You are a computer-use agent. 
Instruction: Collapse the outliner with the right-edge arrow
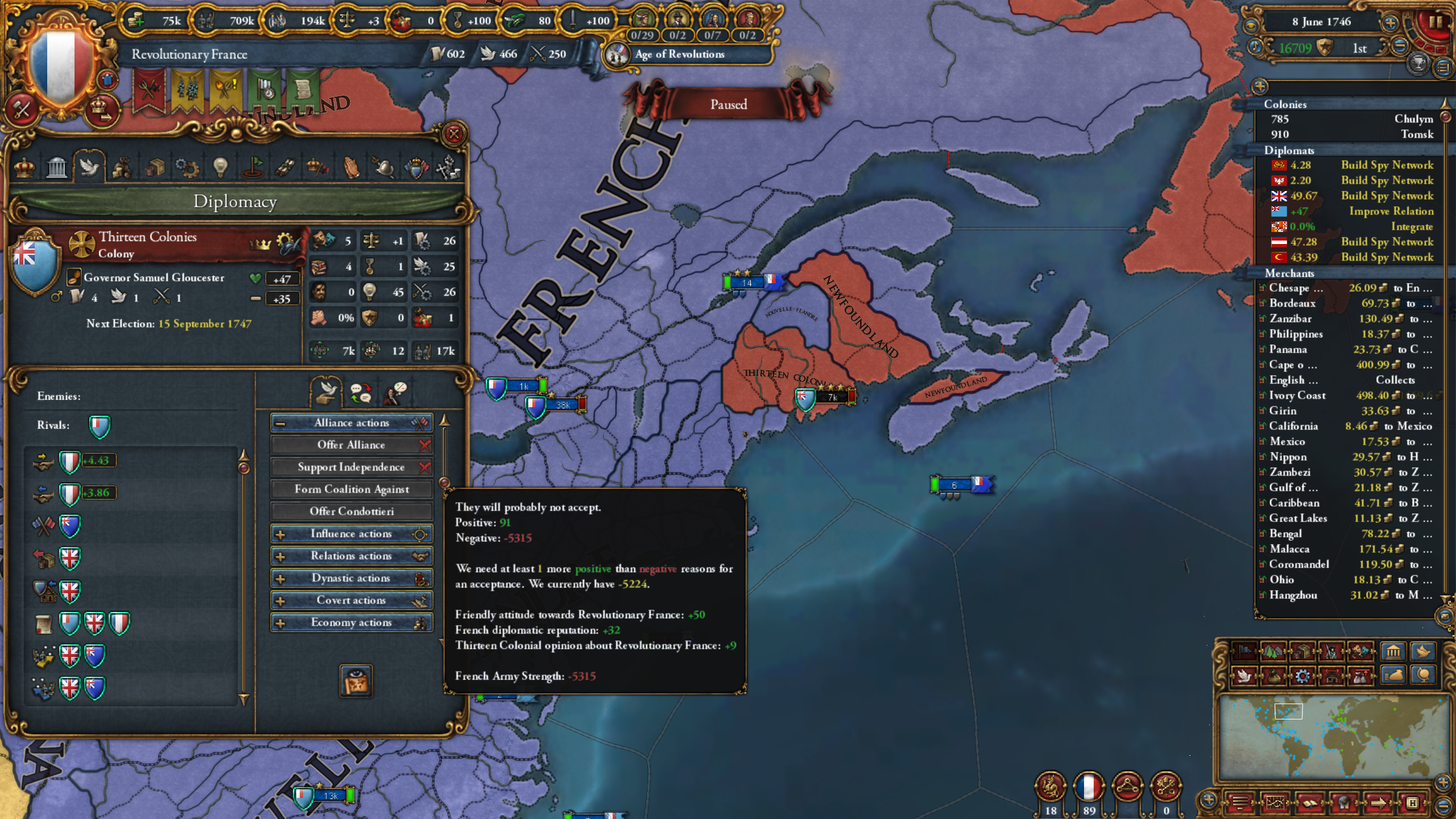pyautogui.click(x=1445, y=104)
